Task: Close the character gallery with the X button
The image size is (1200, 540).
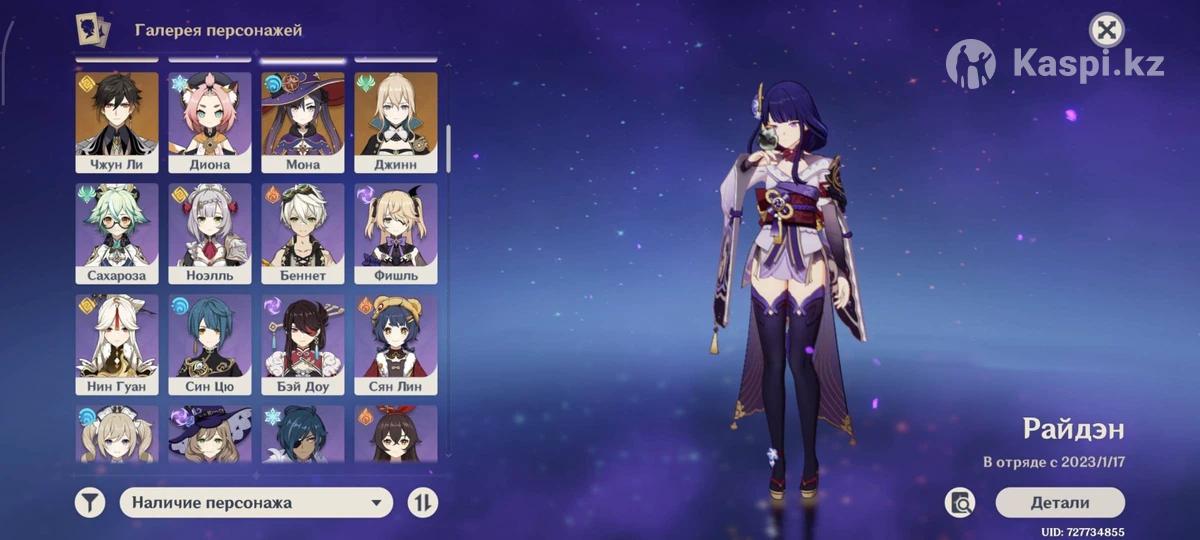Action: tap(1105, 30)
